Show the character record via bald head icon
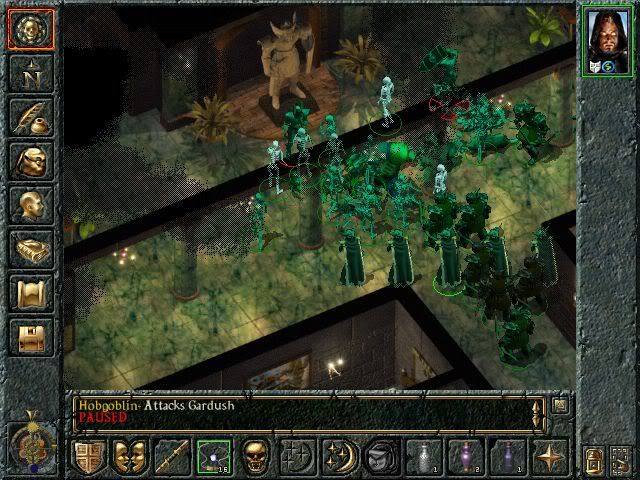The image size is (640, 480). pyautogui.click(x=31, y=205)
